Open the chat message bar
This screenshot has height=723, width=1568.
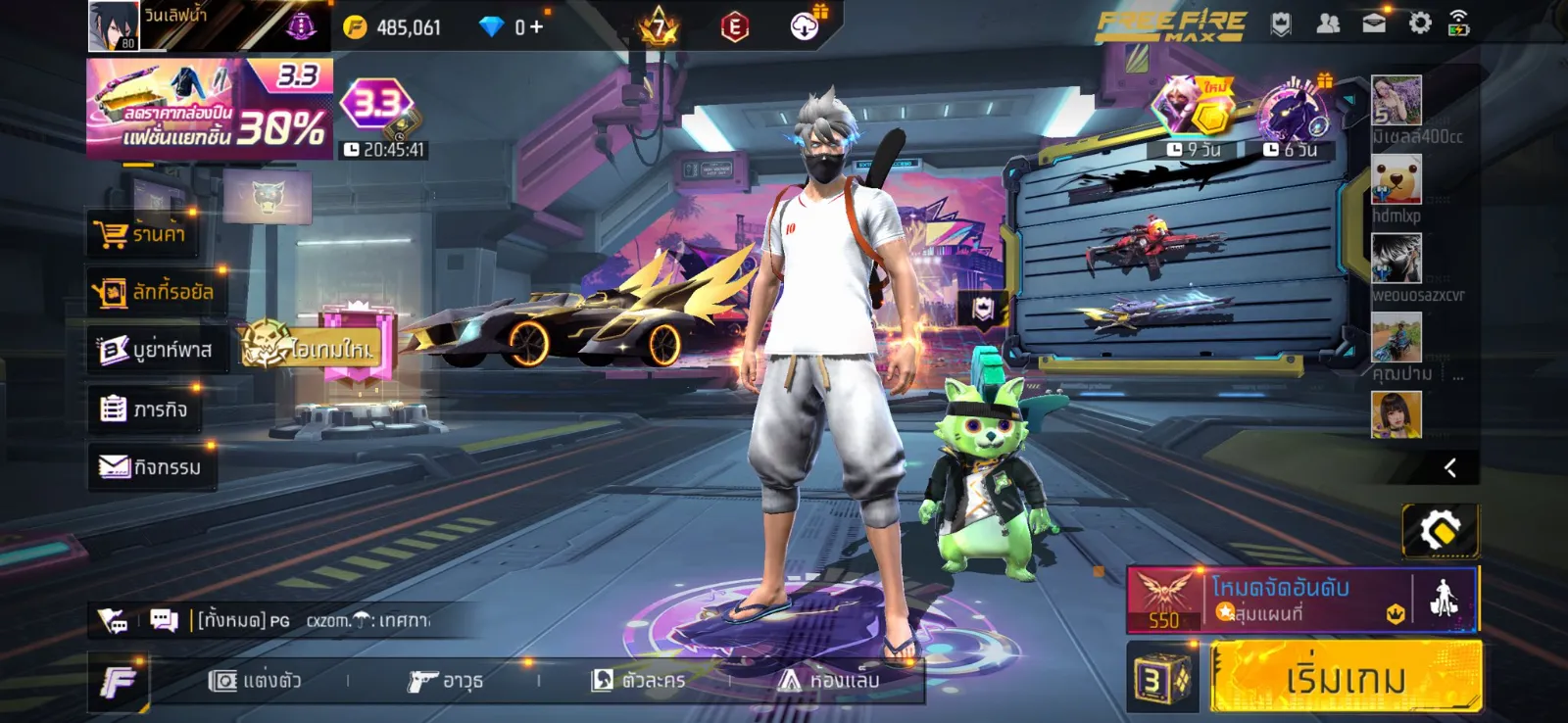[x=314, y=620]
